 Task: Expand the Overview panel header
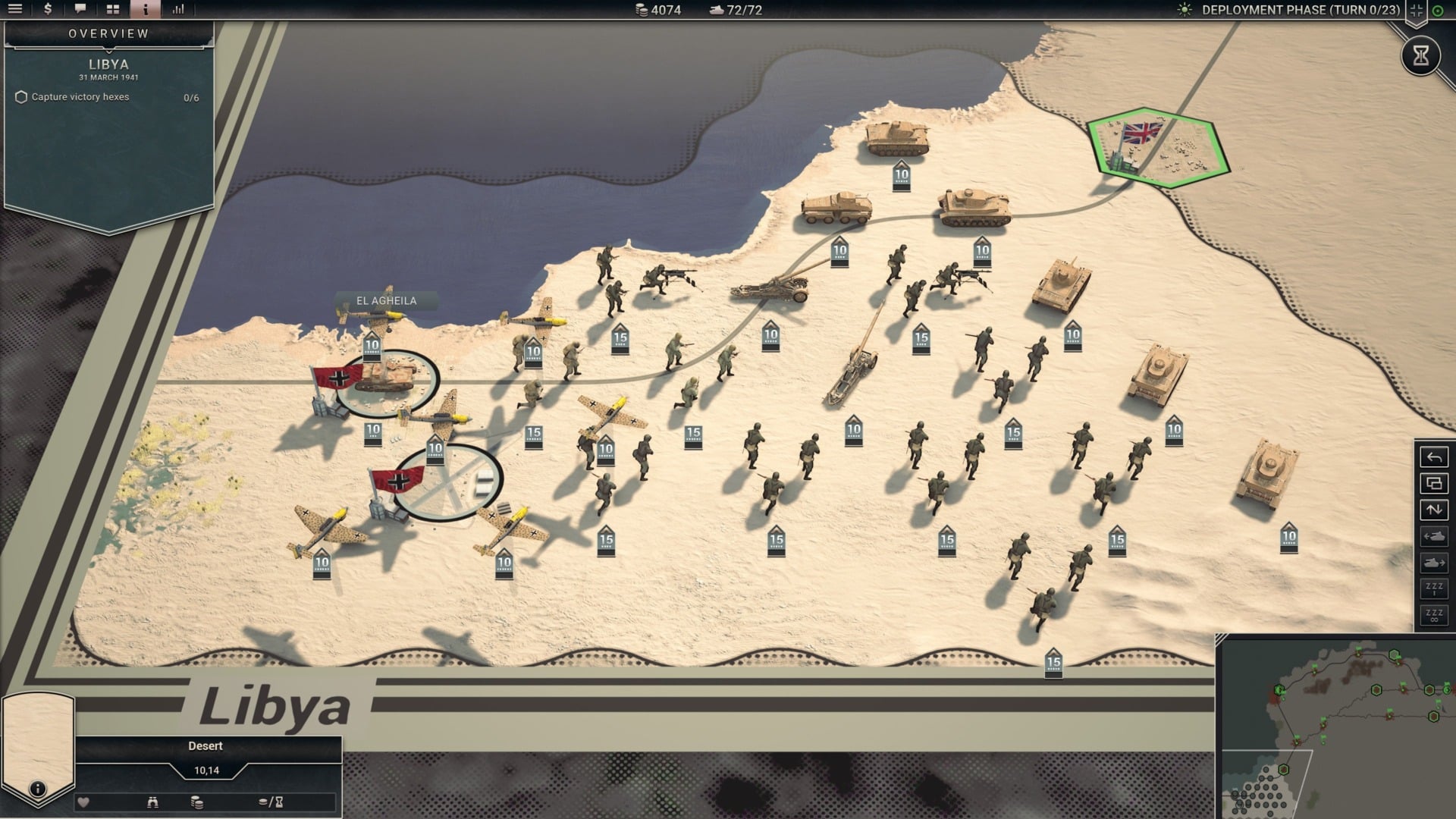pos(108,33)
